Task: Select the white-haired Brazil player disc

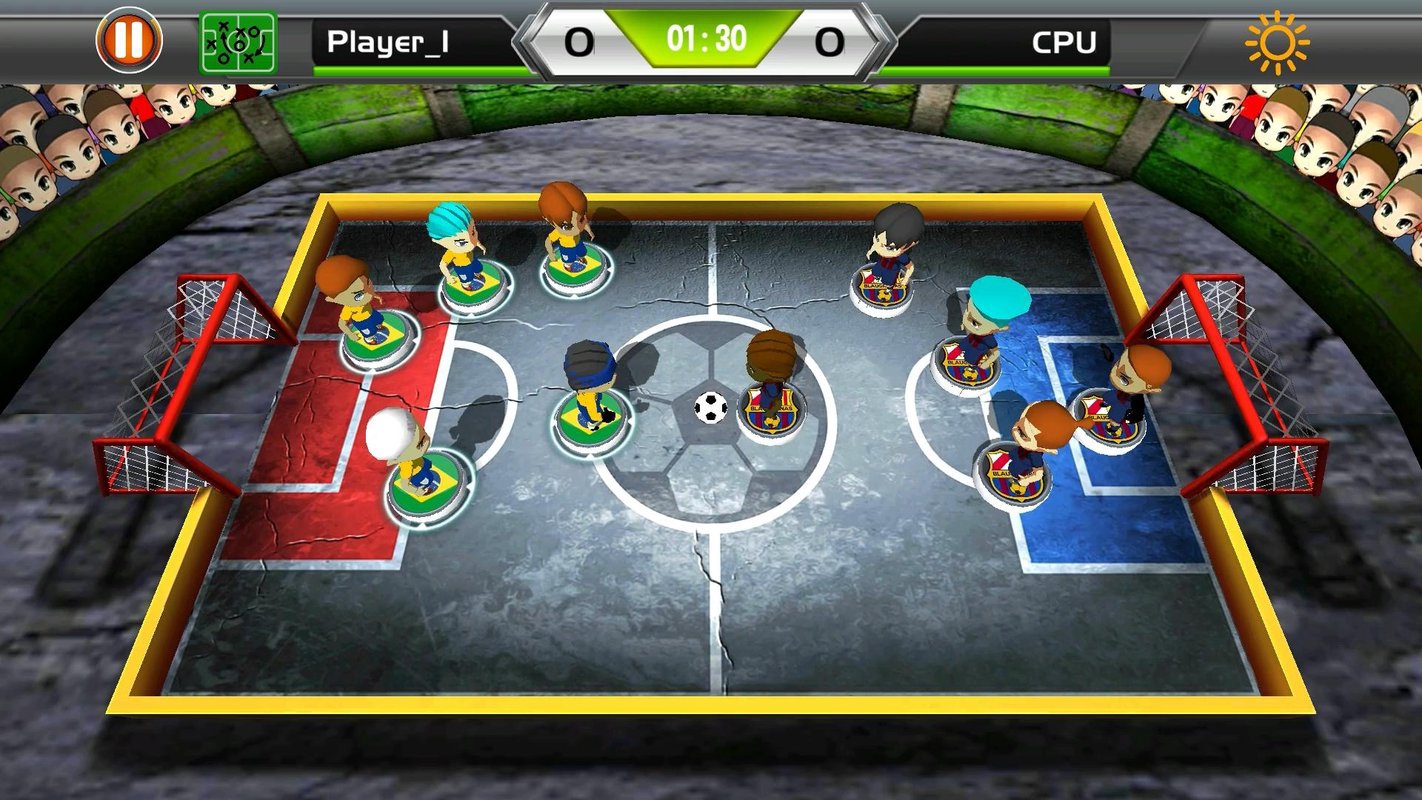Action: click(x=425, y=487)
